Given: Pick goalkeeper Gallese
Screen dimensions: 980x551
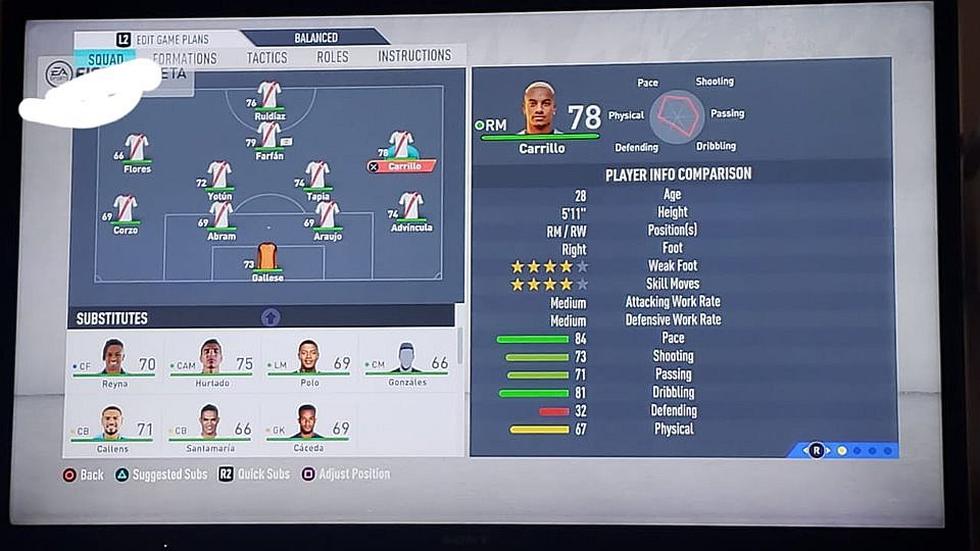Looking at the screenshot, I should coord(267,259).
